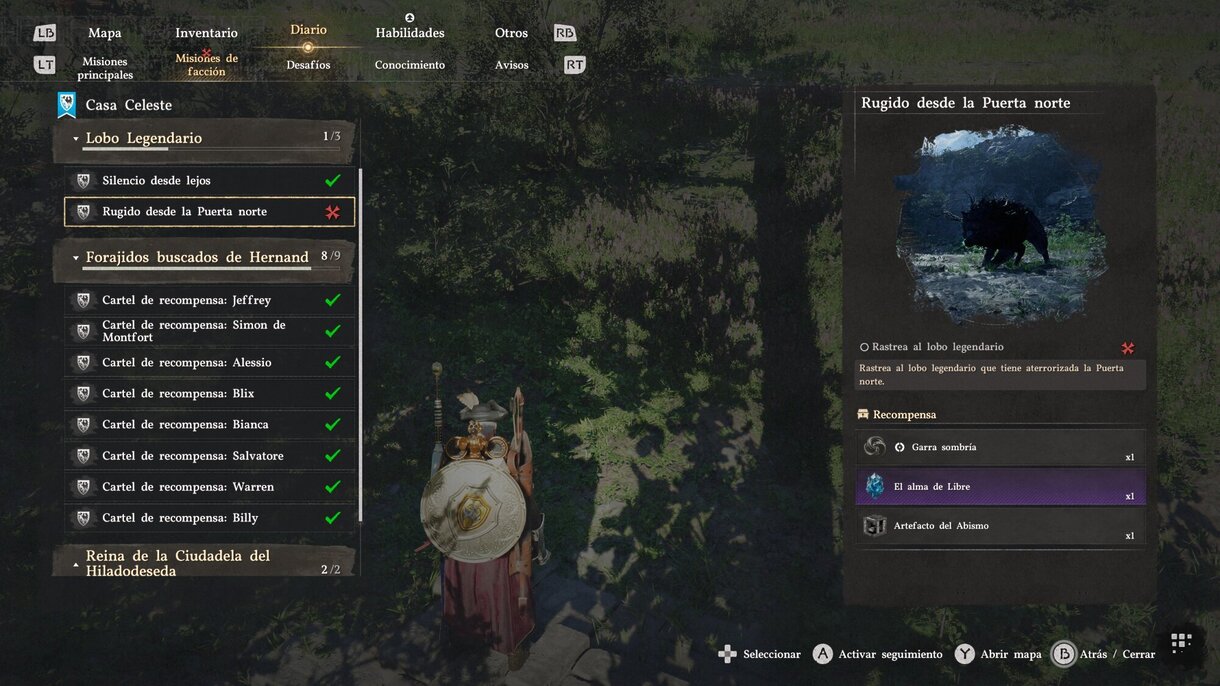Open Cartel de recompensa: Simon de Montfort
Screen dimensions: 1220x686
[x=208, y=331]
